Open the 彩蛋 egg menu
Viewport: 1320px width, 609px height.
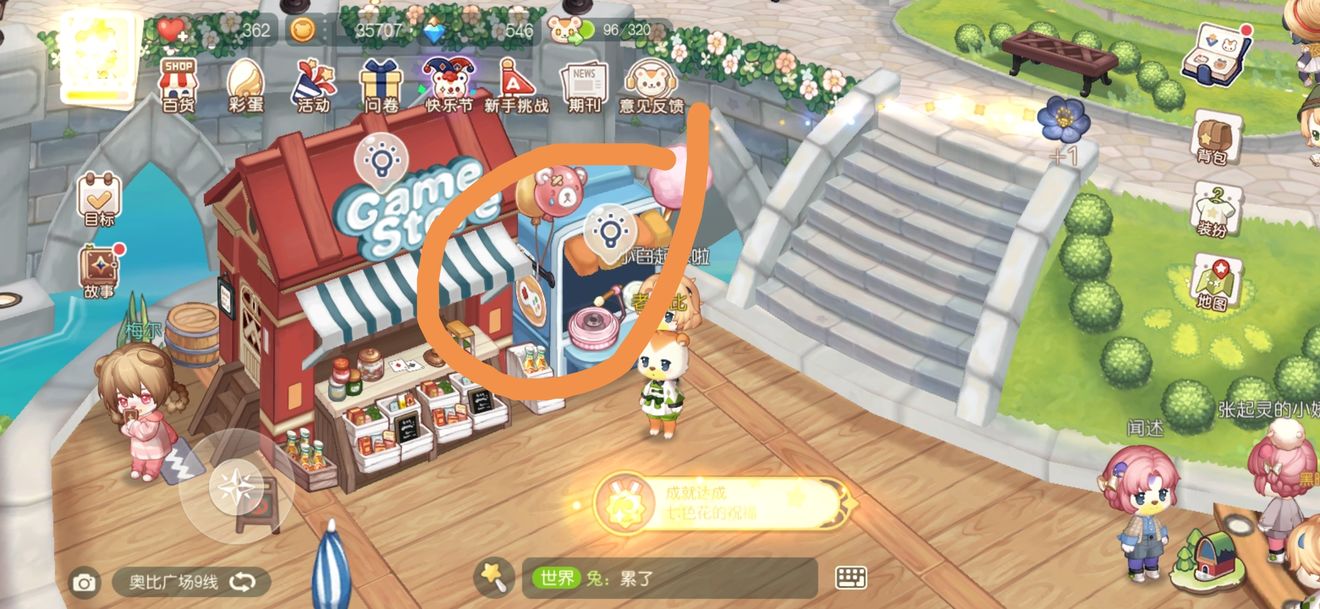pos(245,84)
